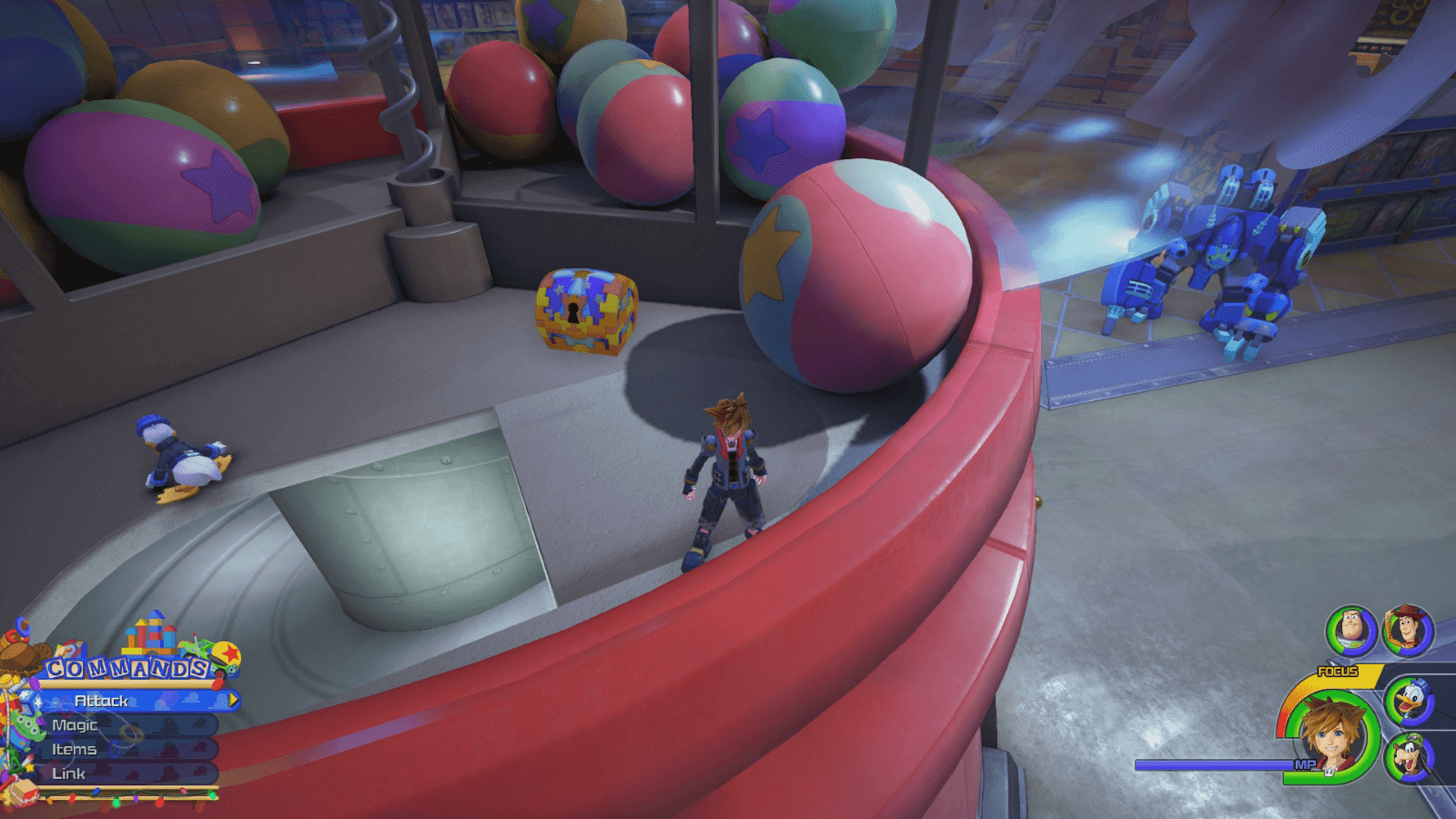This screenshot has width=1456, height=819.
Task: Click the RC car decoration above the Attack command
Action: 198,654
